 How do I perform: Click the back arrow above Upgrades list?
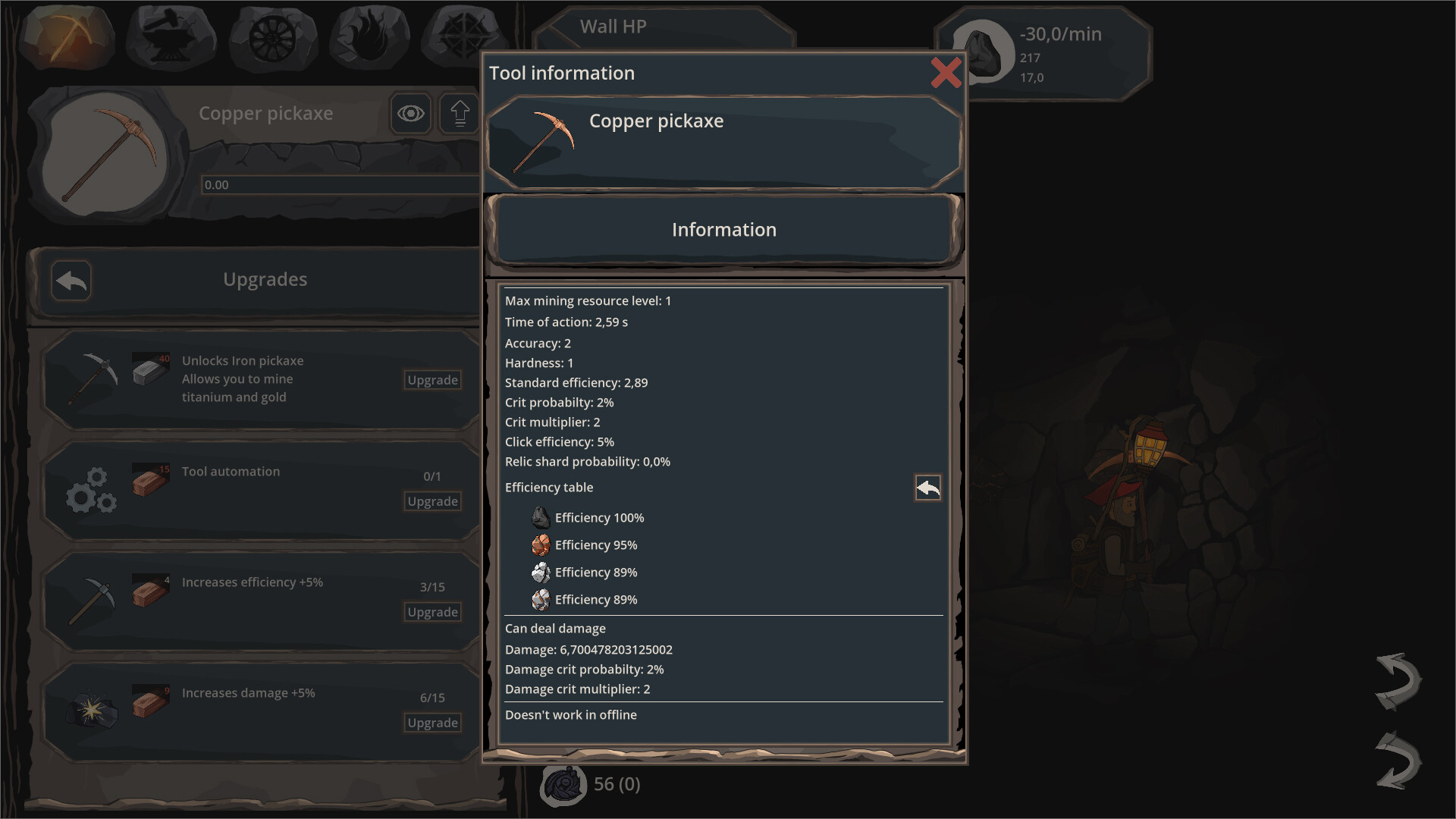point(71,280)
